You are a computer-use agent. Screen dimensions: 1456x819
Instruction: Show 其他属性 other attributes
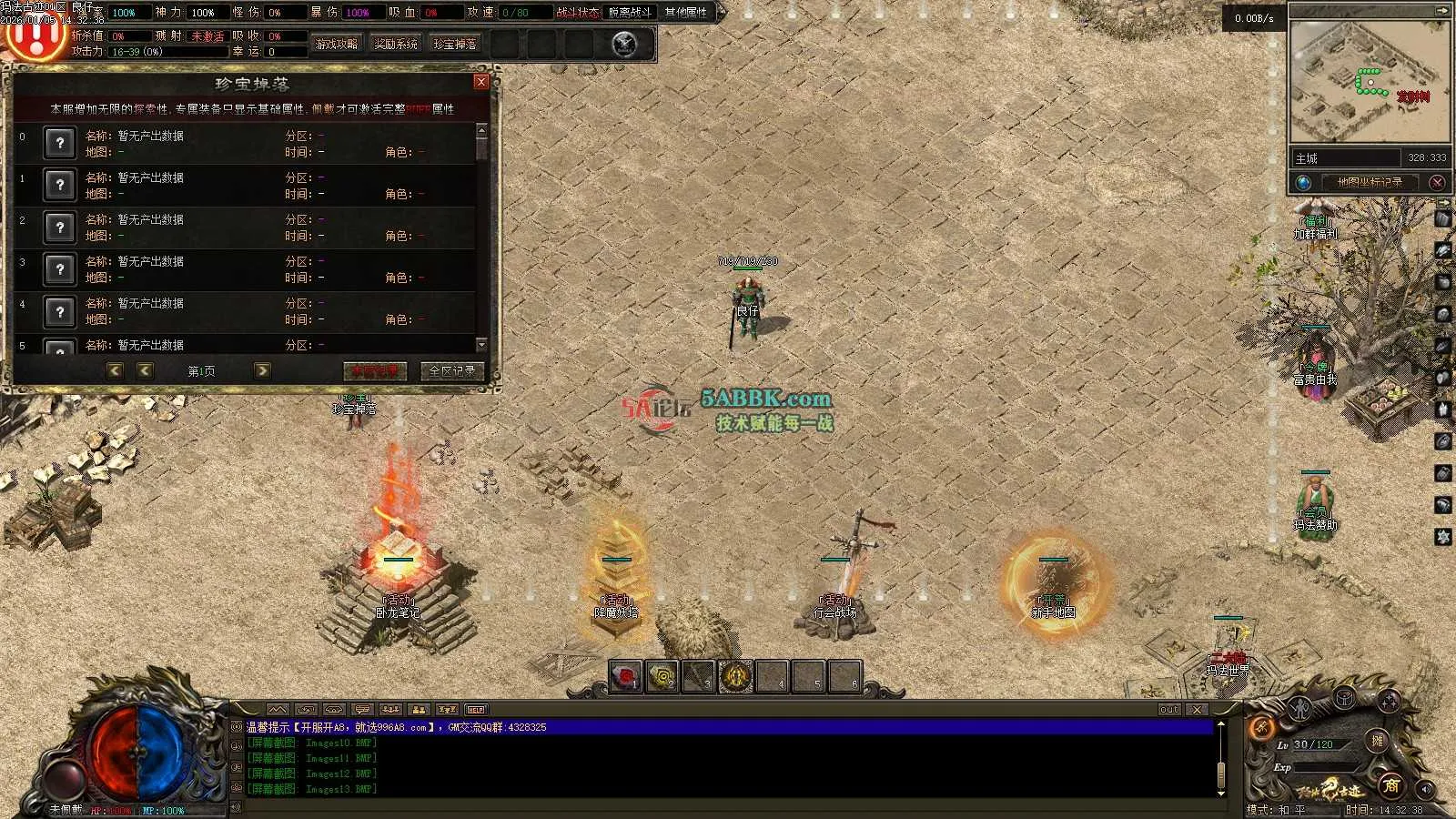(x=685, y=13)
